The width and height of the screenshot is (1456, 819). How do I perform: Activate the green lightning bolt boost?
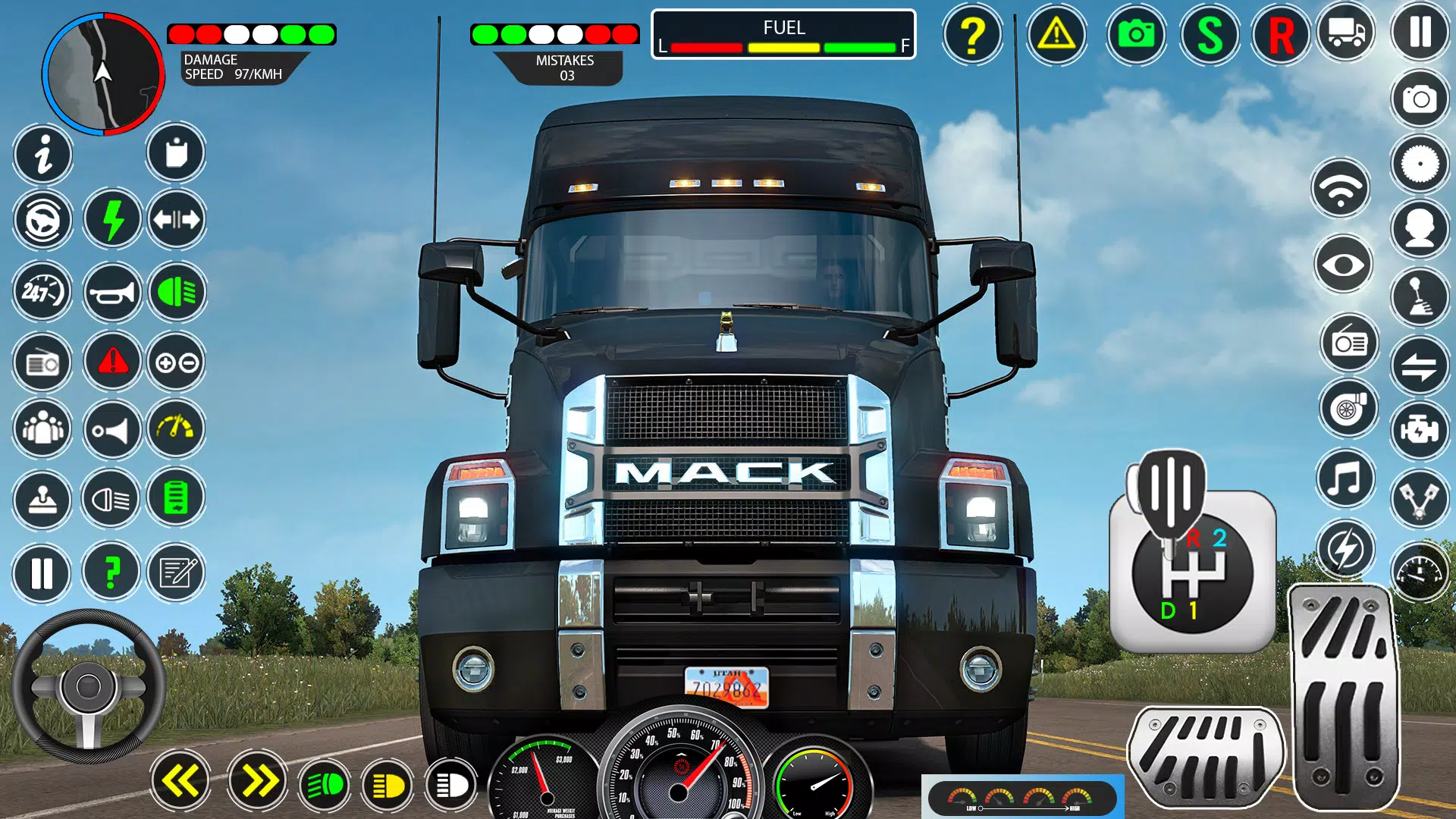pyautogui.click(x=112, y=220)
